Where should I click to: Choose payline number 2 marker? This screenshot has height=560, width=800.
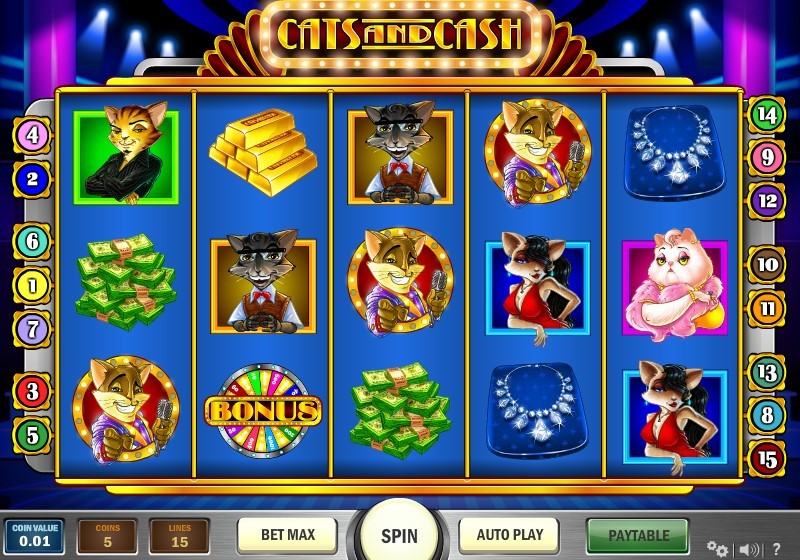click(x=32, y=179)
